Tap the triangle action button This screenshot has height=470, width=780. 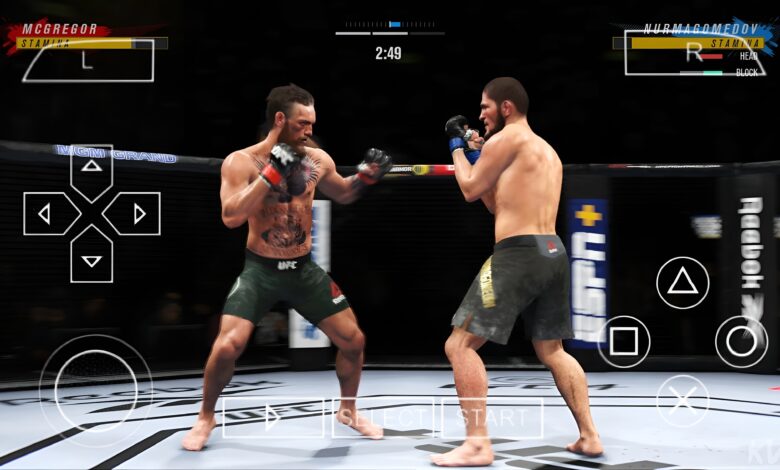682,282
